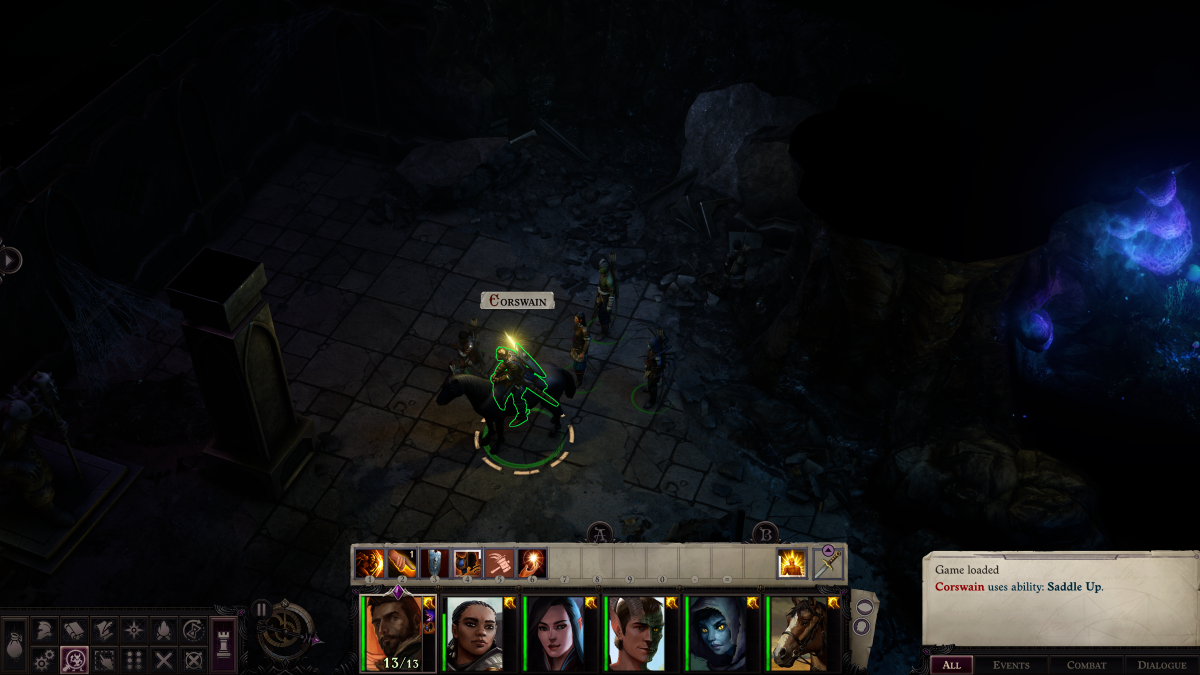Image resolution: width=1200 pixels, height=675 pixels.
Task: Open settings with the gears icon
Action: 45,660
